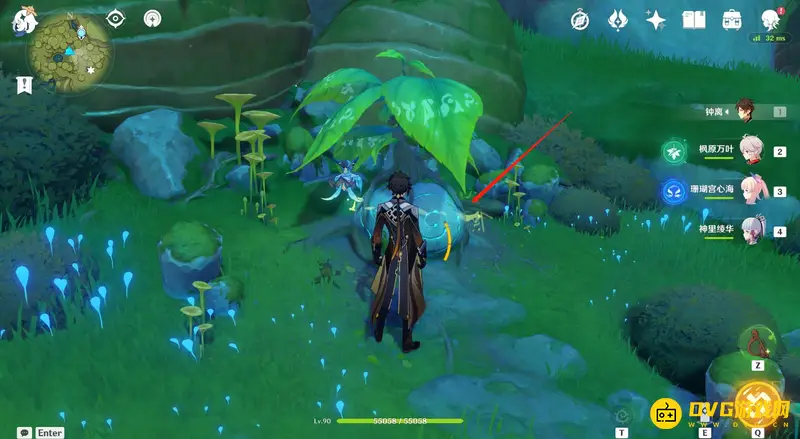Viewport: 800px width, 439px height.
Task: Click the circular minimap
Action: tap(68, 52)
